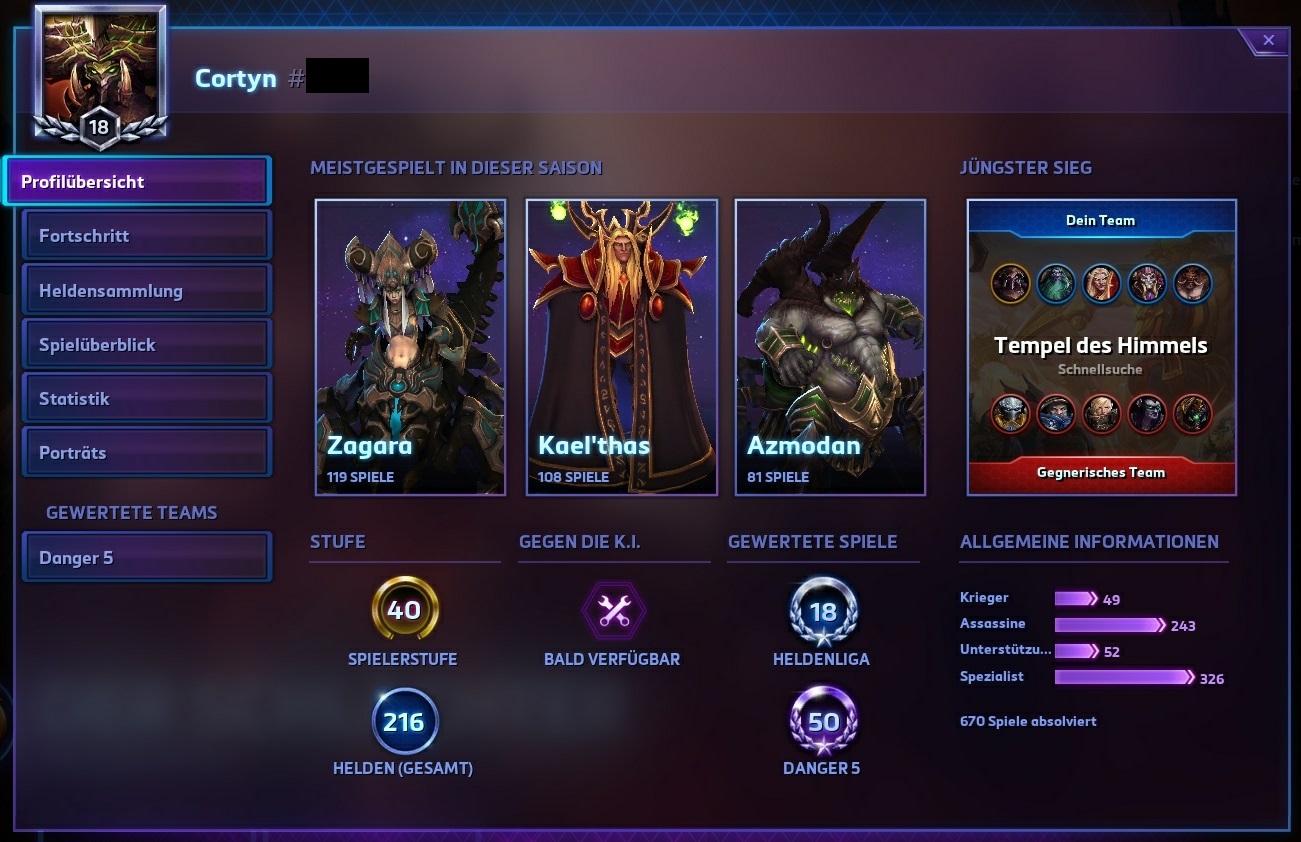
Task: Open the Spielüberblick tab
Action: click(146, 345)
